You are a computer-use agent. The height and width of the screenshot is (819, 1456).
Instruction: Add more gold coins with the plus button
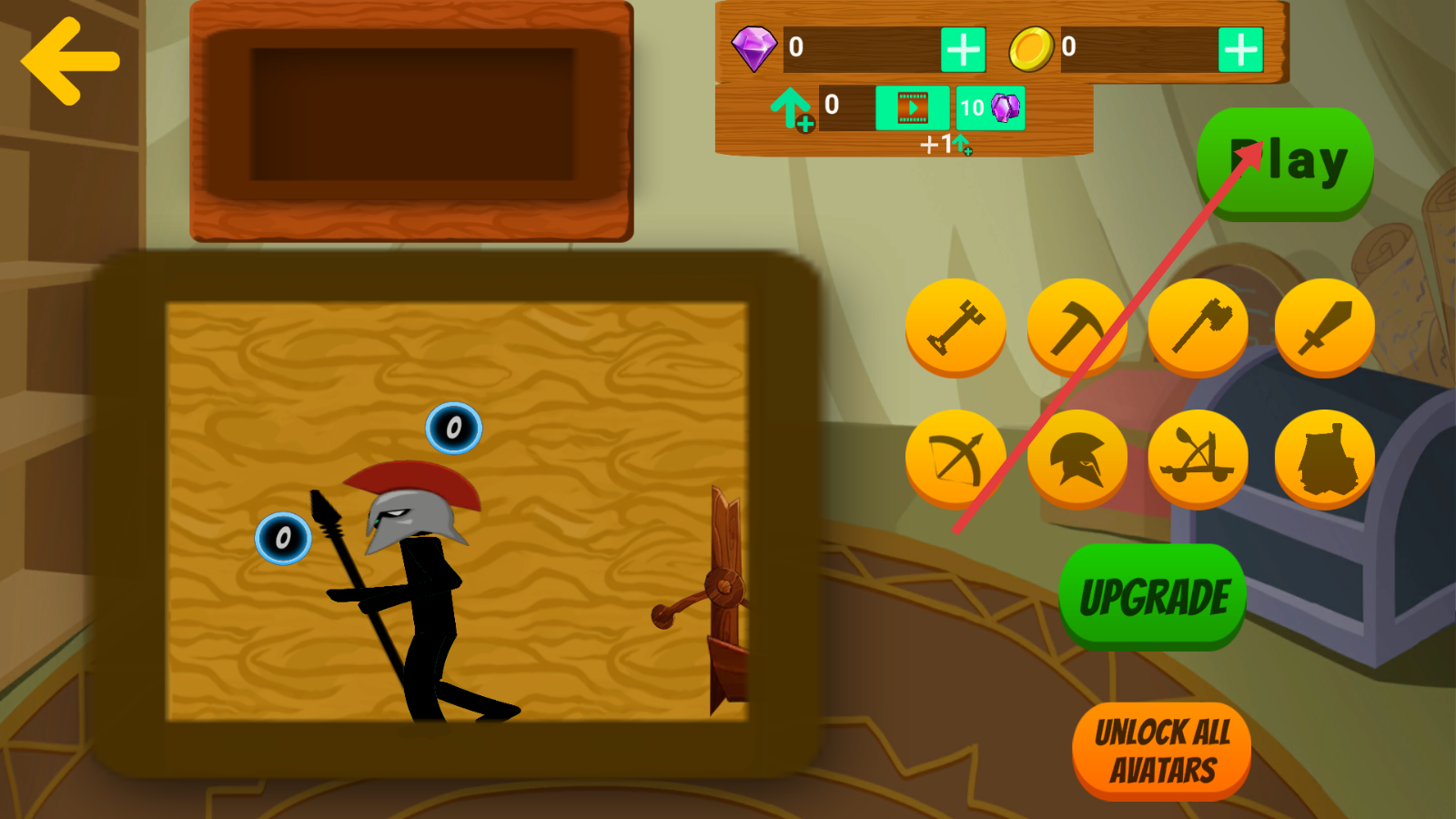(1240, 49)
